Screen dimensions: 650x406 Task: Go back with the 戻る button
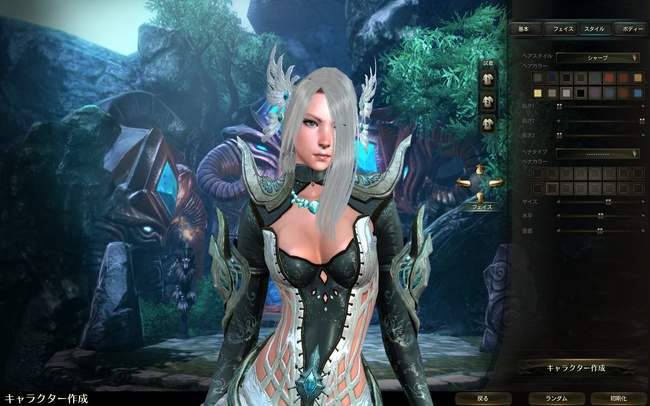click(x=483, y=397)
